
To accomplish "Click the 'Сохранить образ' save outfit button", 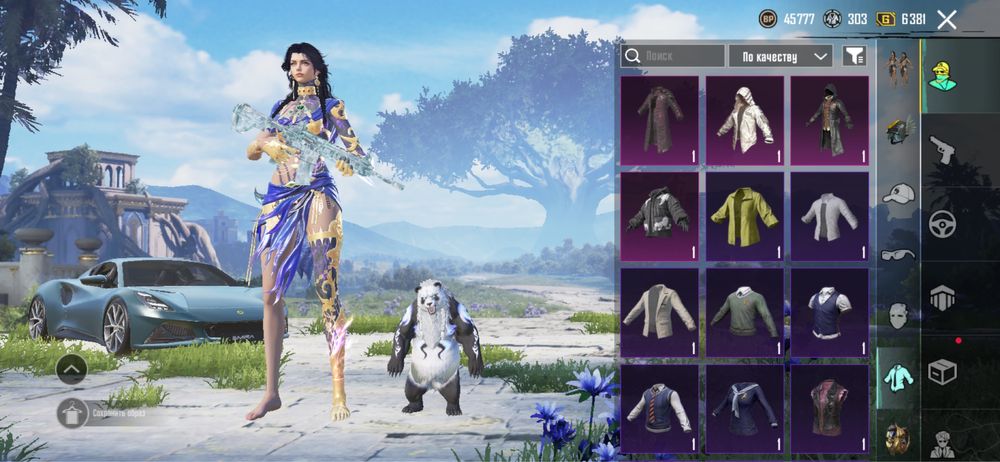I will 72,412.
